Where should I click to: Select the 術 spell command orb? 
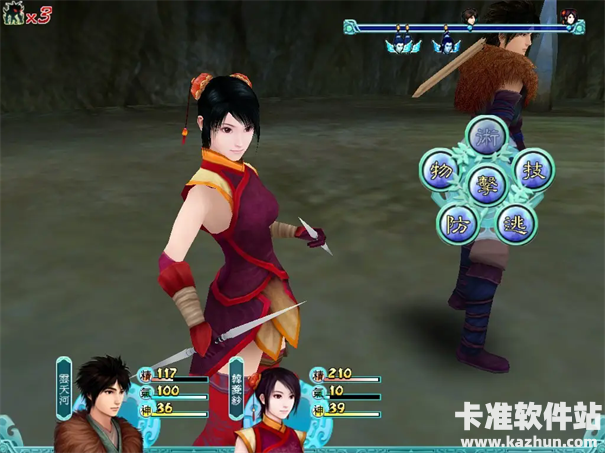coord(488,135)
